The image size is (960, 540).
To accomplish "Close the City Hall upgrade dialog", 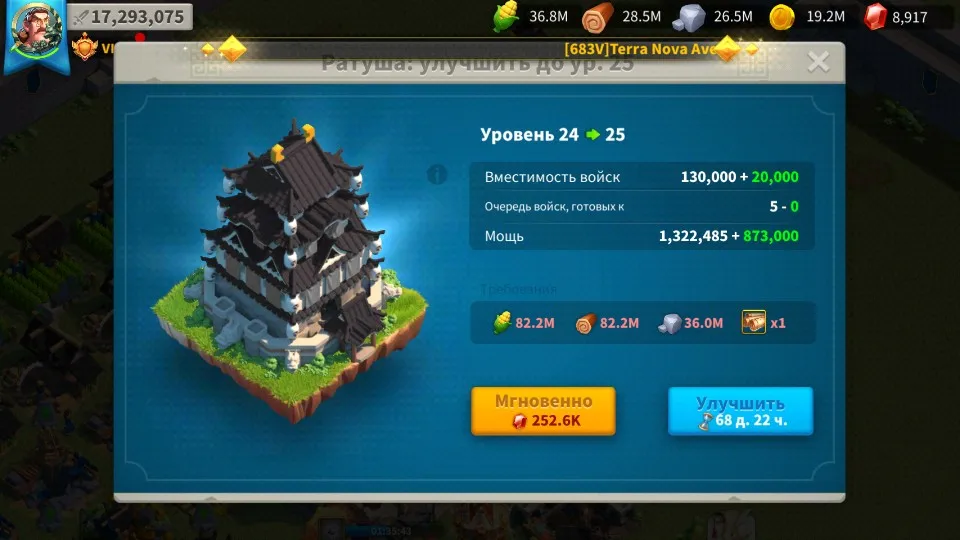I will (818, 62).
